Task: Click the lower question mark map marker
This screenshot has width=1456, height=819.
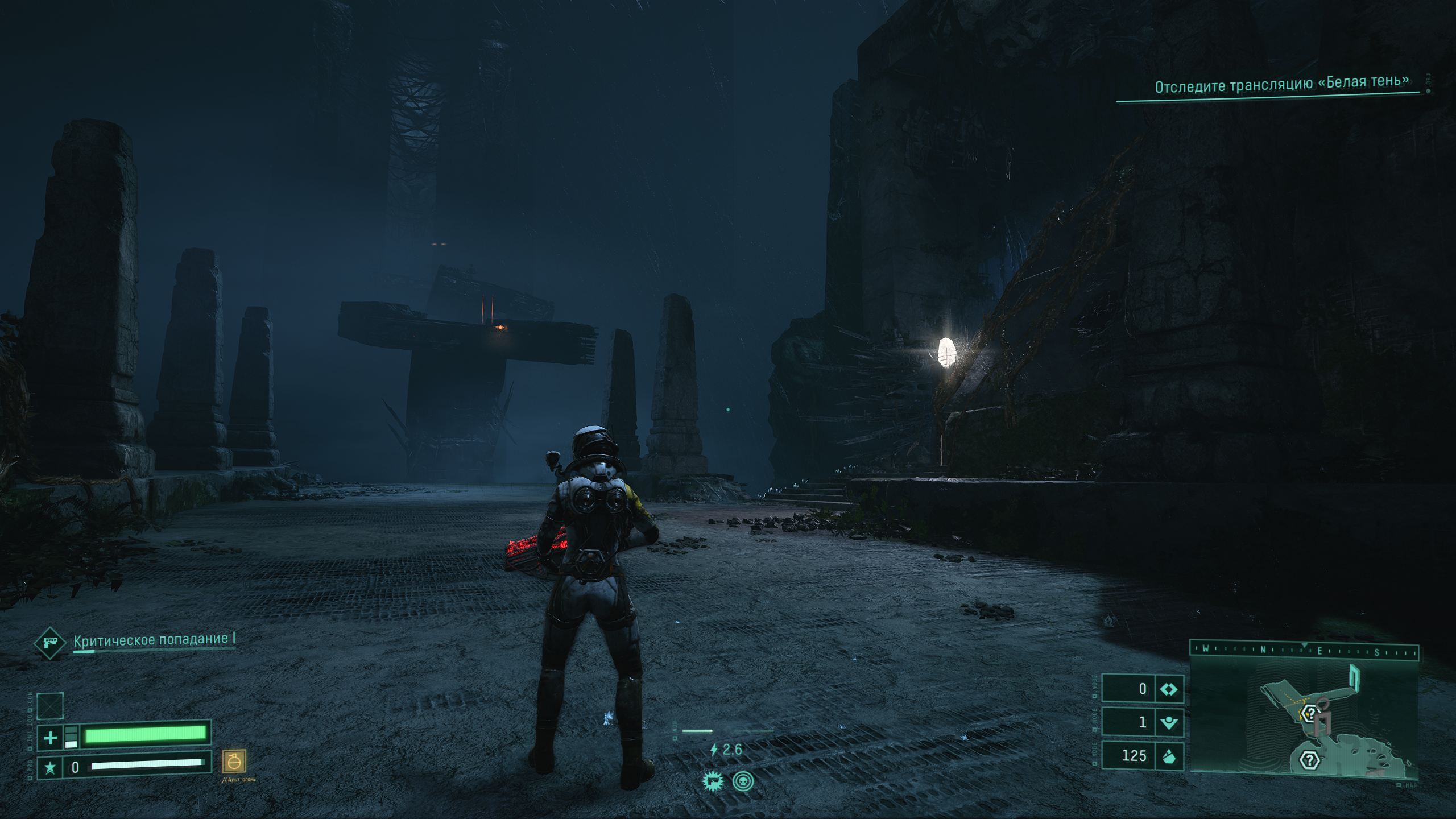Action: coord(1310,760)
